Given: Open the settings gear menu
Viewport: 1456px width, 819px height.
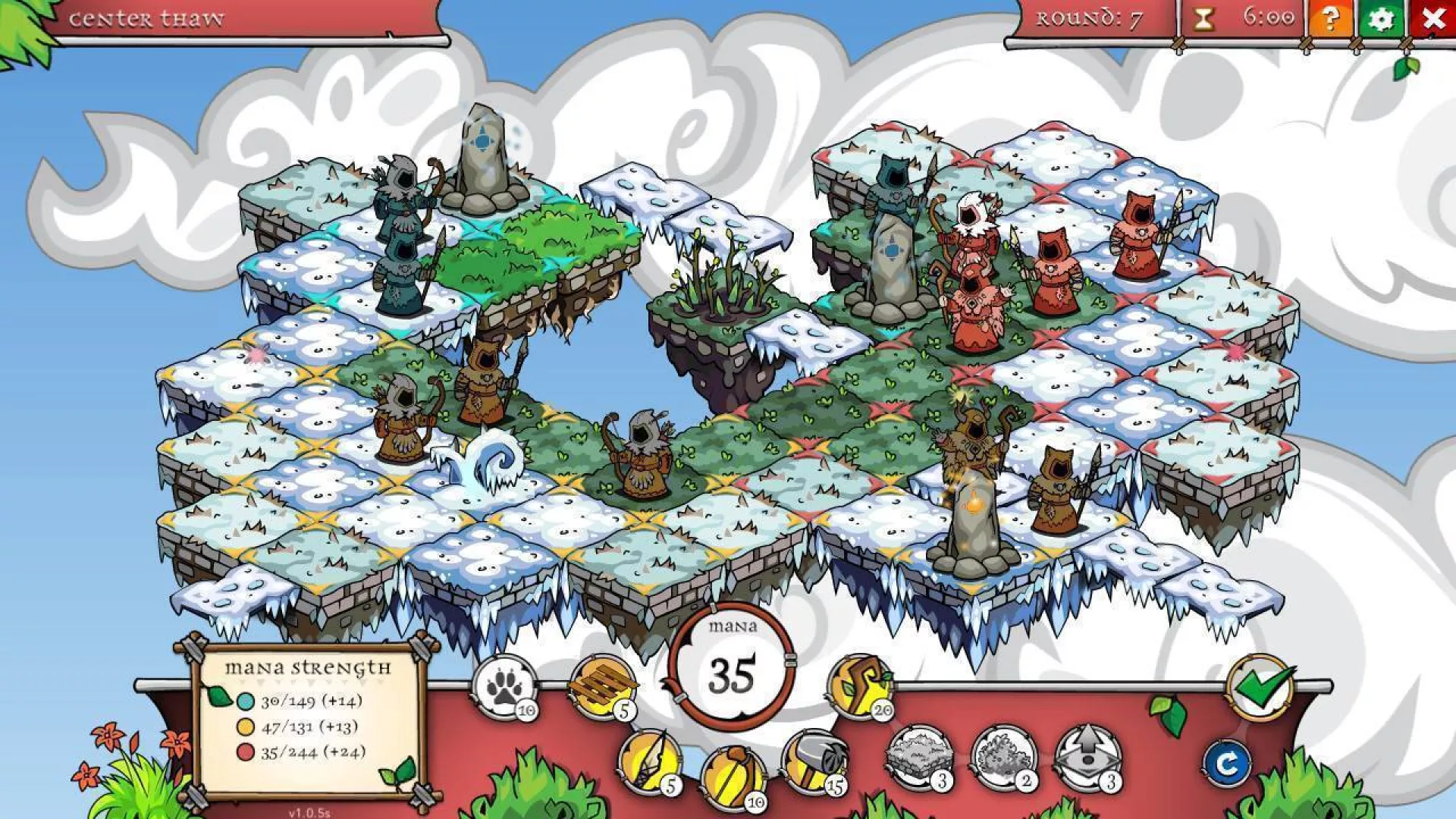Looking at the screenshot, I should pos(1381,19).
